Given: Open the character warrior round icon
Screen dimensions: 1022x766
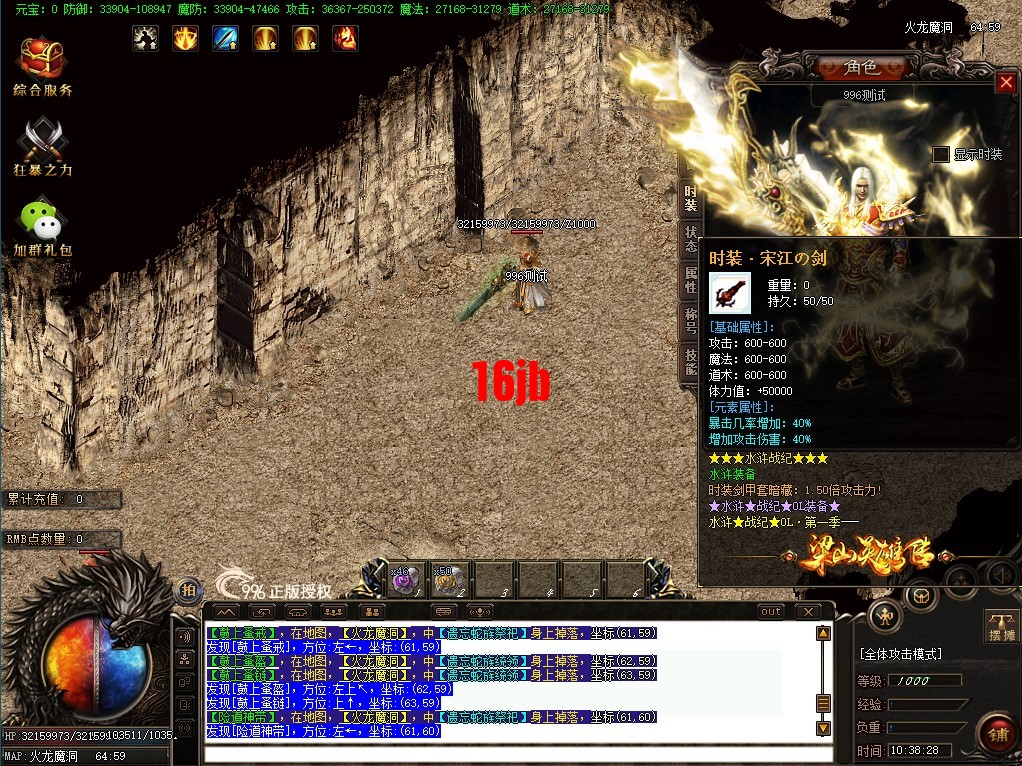Looking at the screenshot, I should tap(884, 615).
